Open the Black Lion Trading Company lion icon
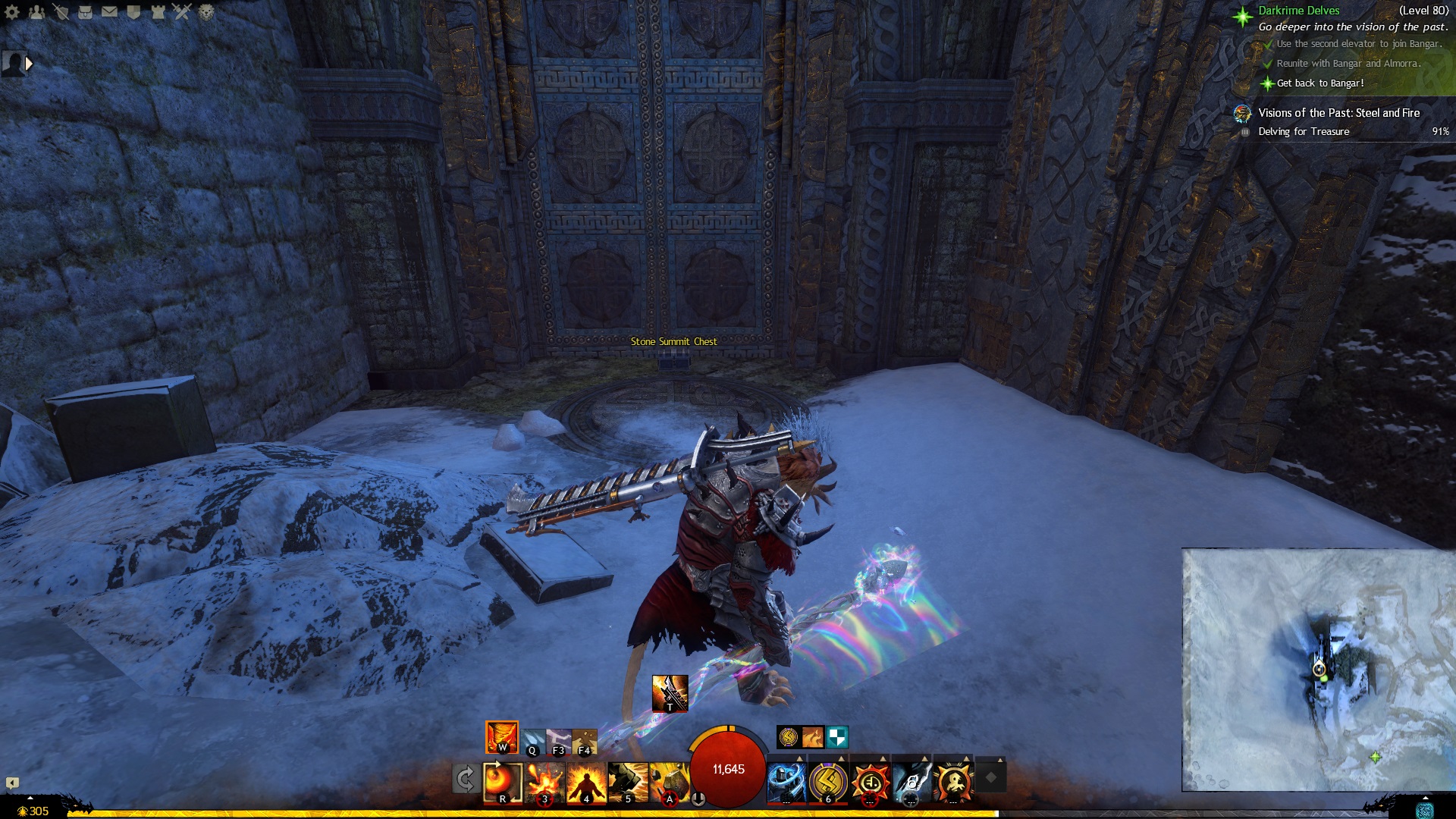 [x=206, y=12]
